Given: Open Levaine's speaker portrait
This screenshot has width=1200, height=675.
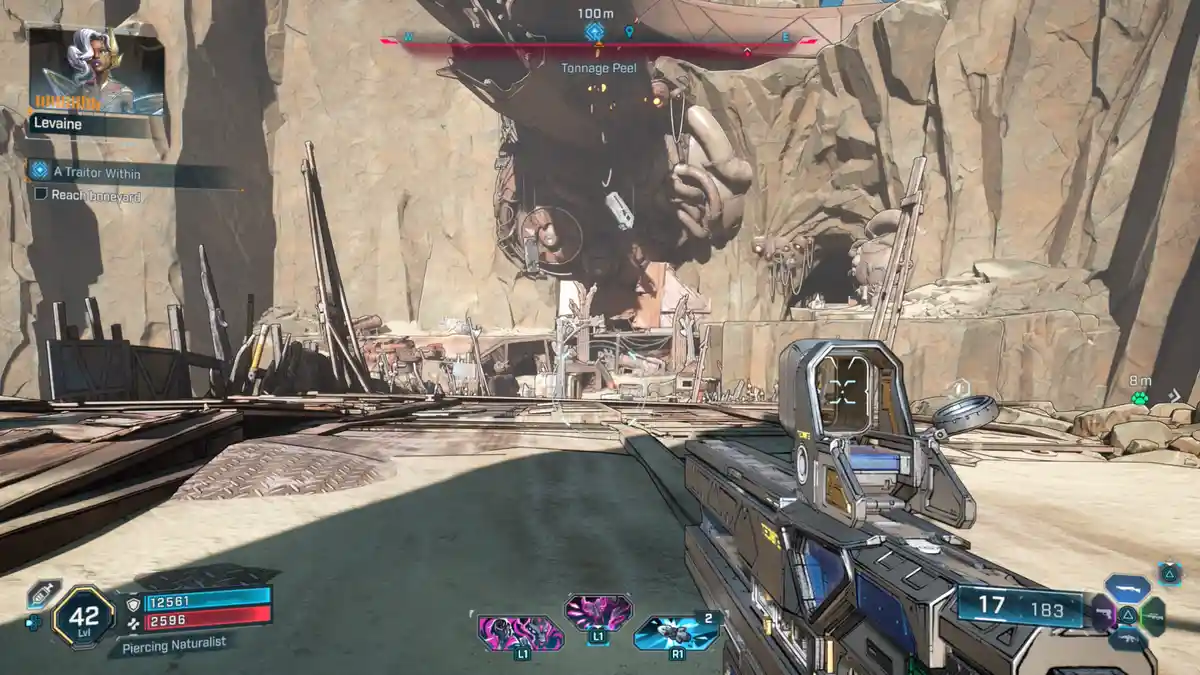Looking at the screenshot, I should (97, 72).
